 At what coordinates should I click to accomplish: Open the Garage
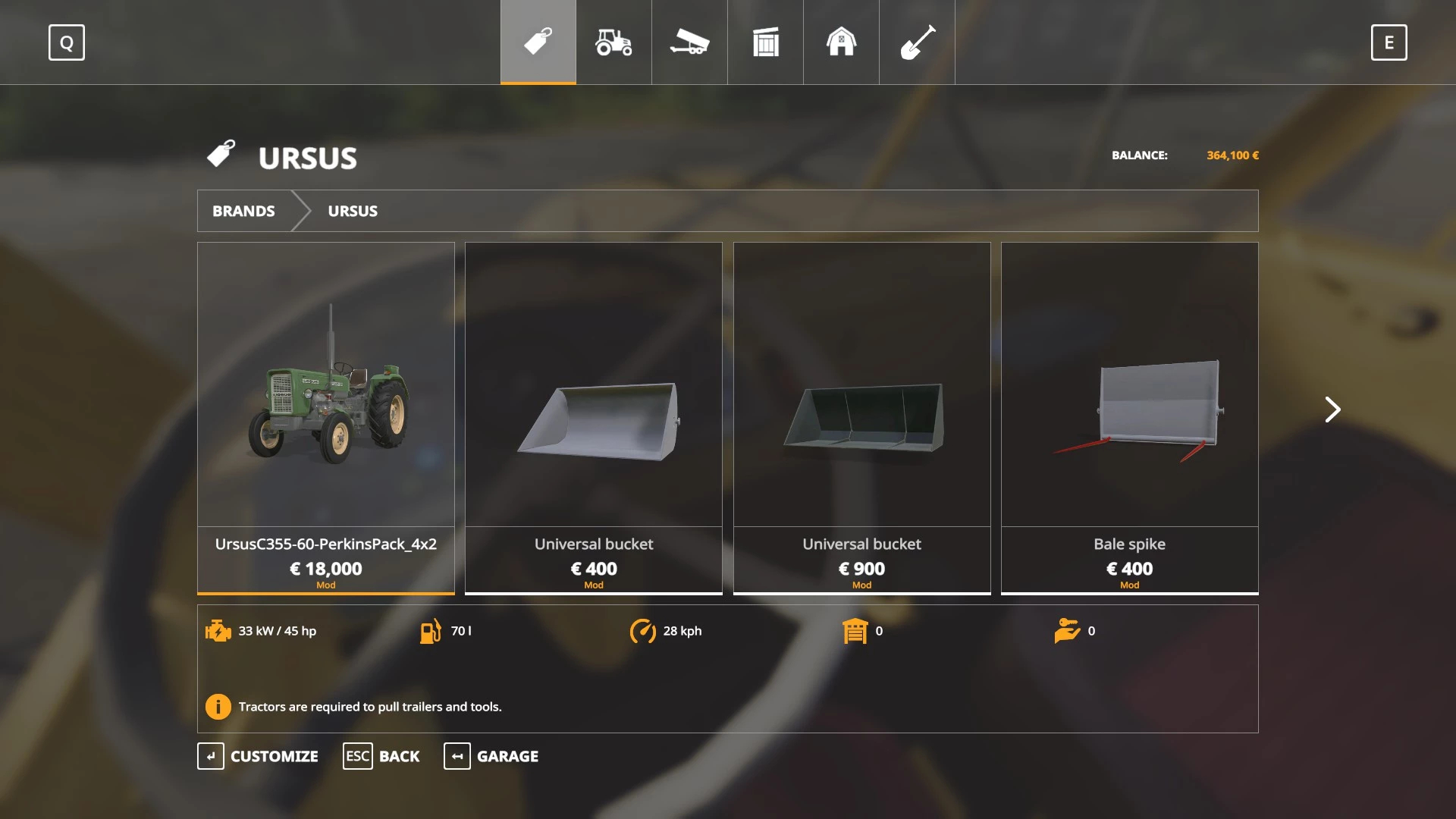pyautogui.click(x=491, y=756)
